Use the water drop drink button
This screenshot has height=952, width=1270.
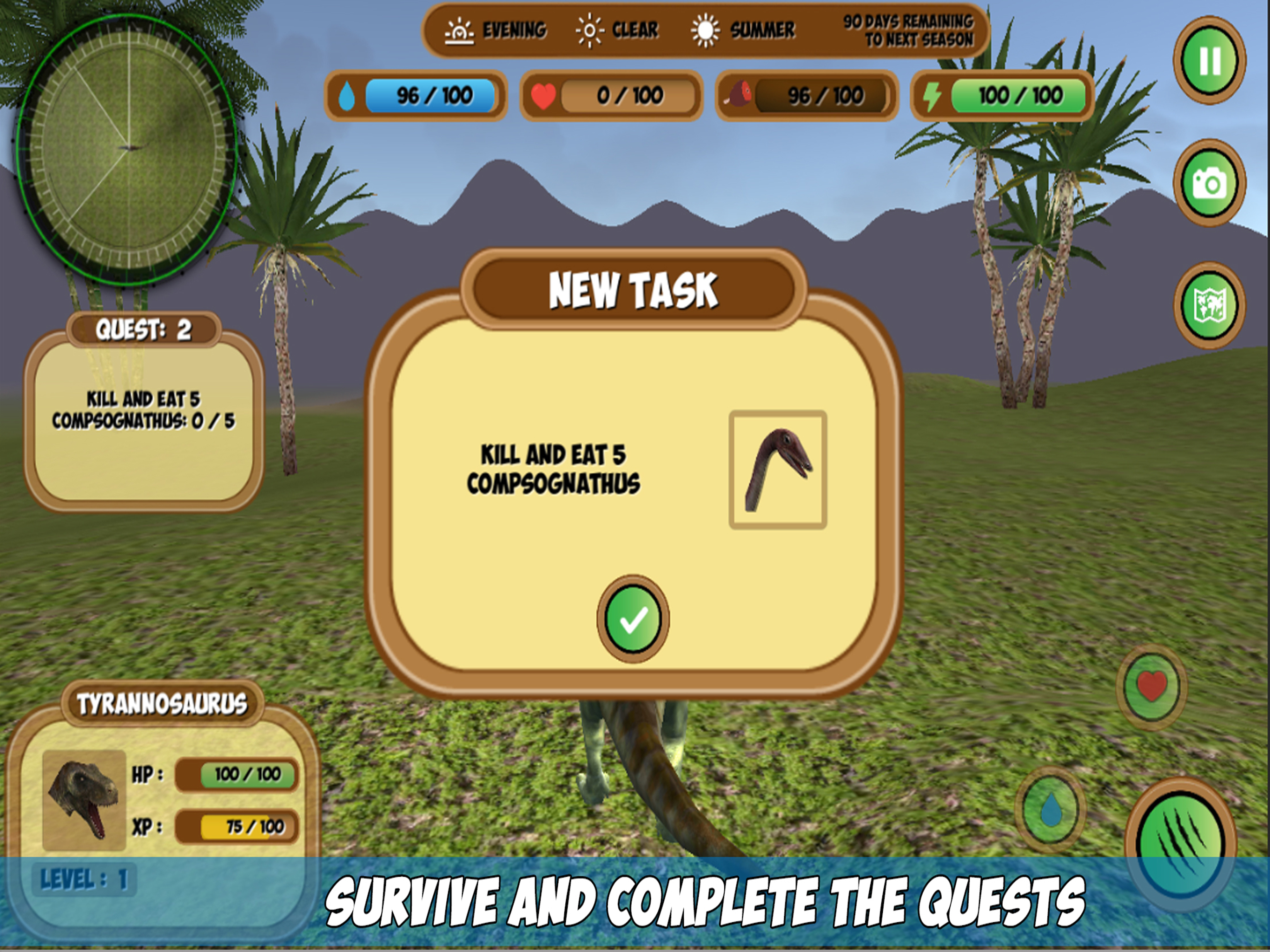1050,810
